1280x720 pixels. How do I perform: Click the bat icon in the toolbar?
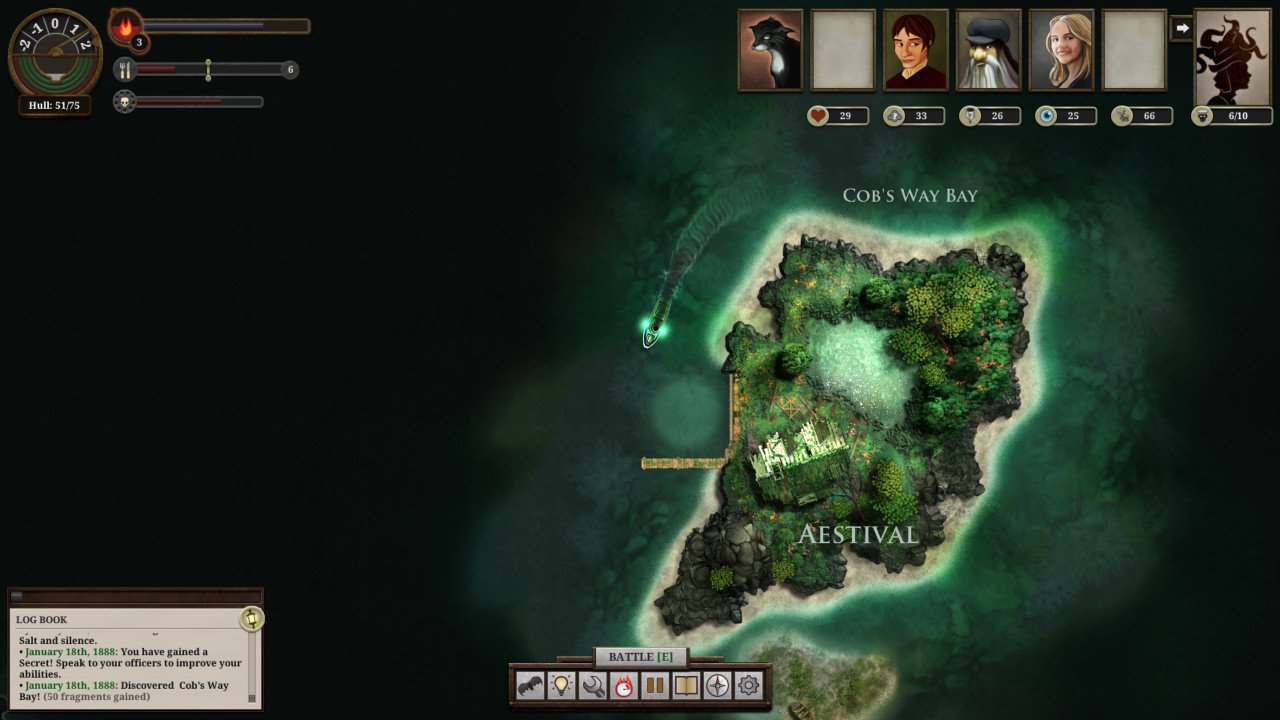[x=530, y=686]
